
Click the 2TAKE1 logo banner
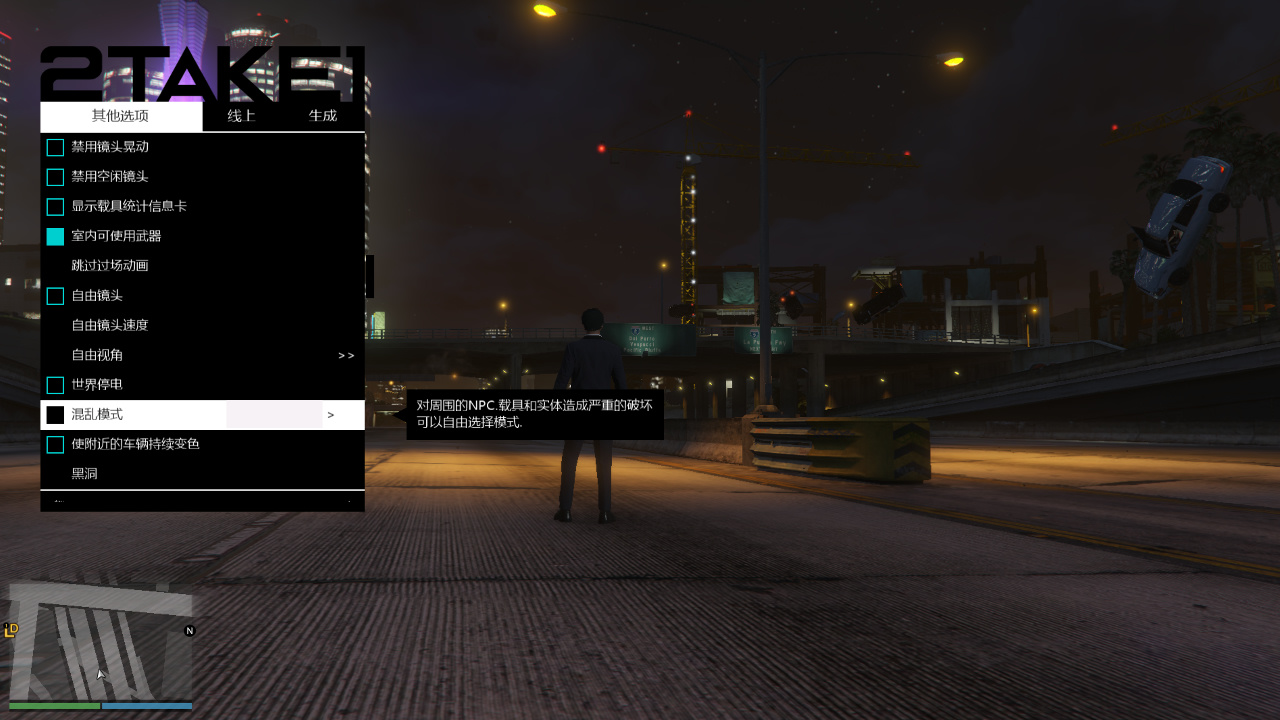pos(200,70)
